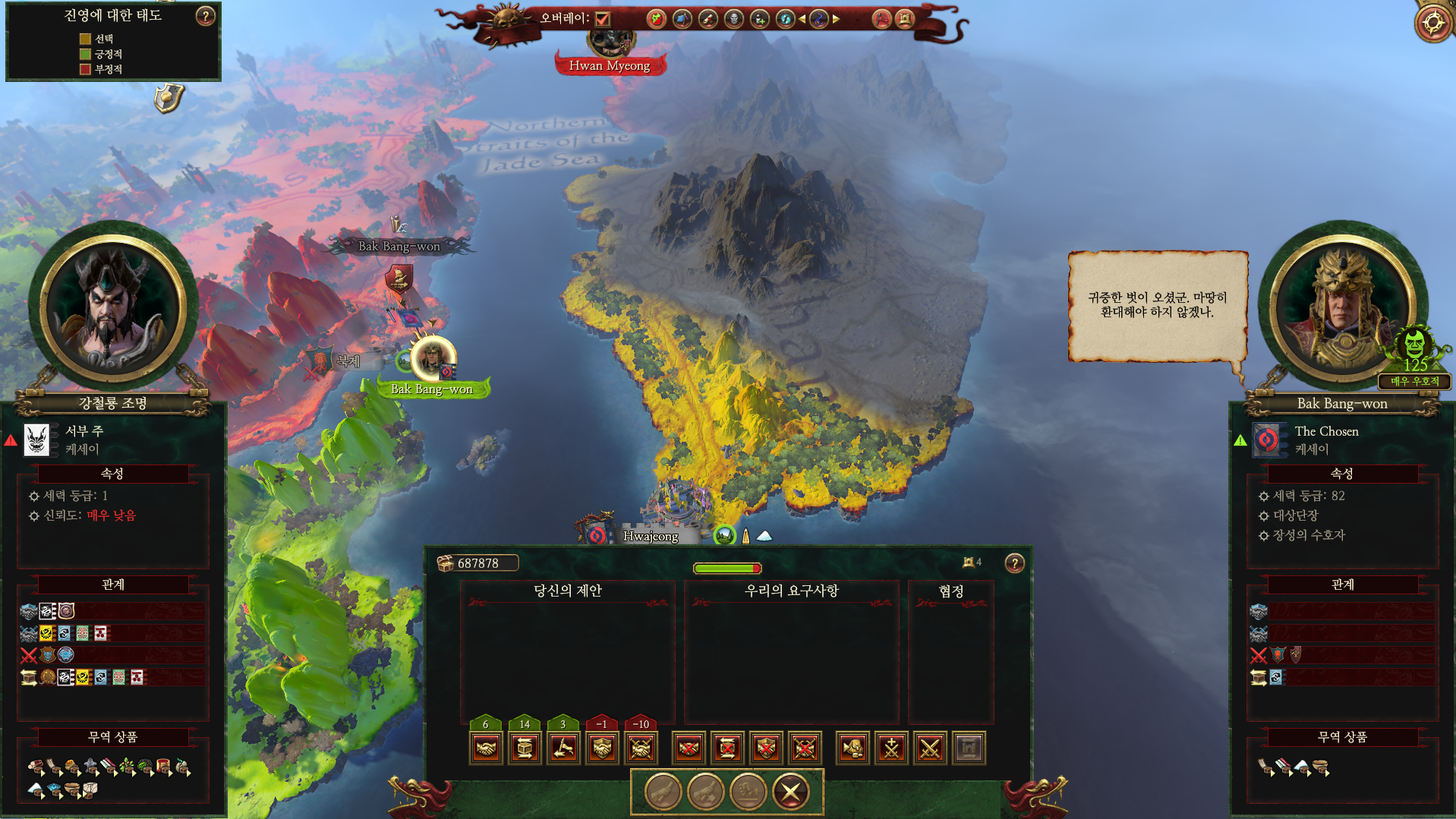Propose the trade agreement marked 14
Viewport: 1456px width, 819px height.
(x=525, y=748)
